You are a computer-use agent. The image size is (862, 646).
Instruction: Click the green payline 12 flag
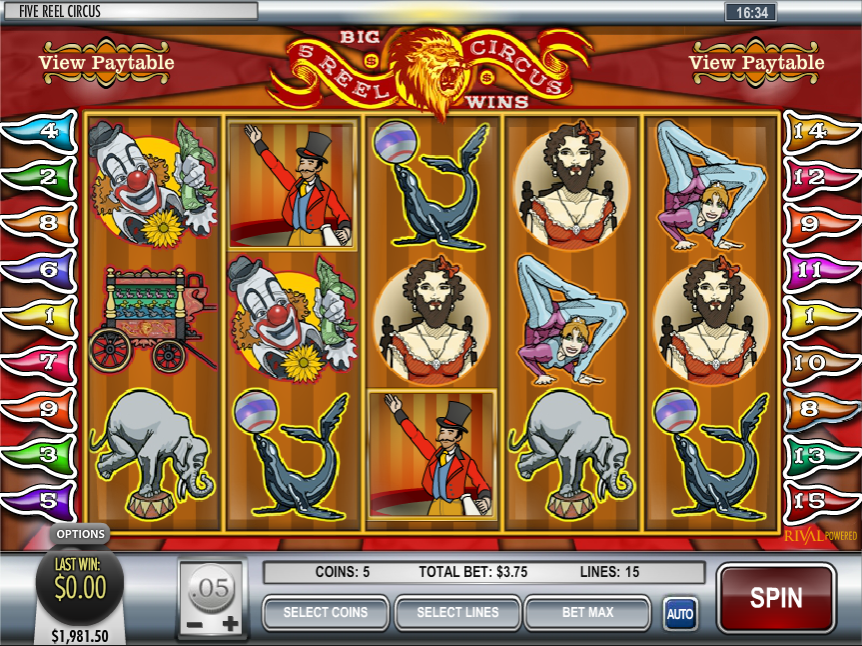coord(819,177)
